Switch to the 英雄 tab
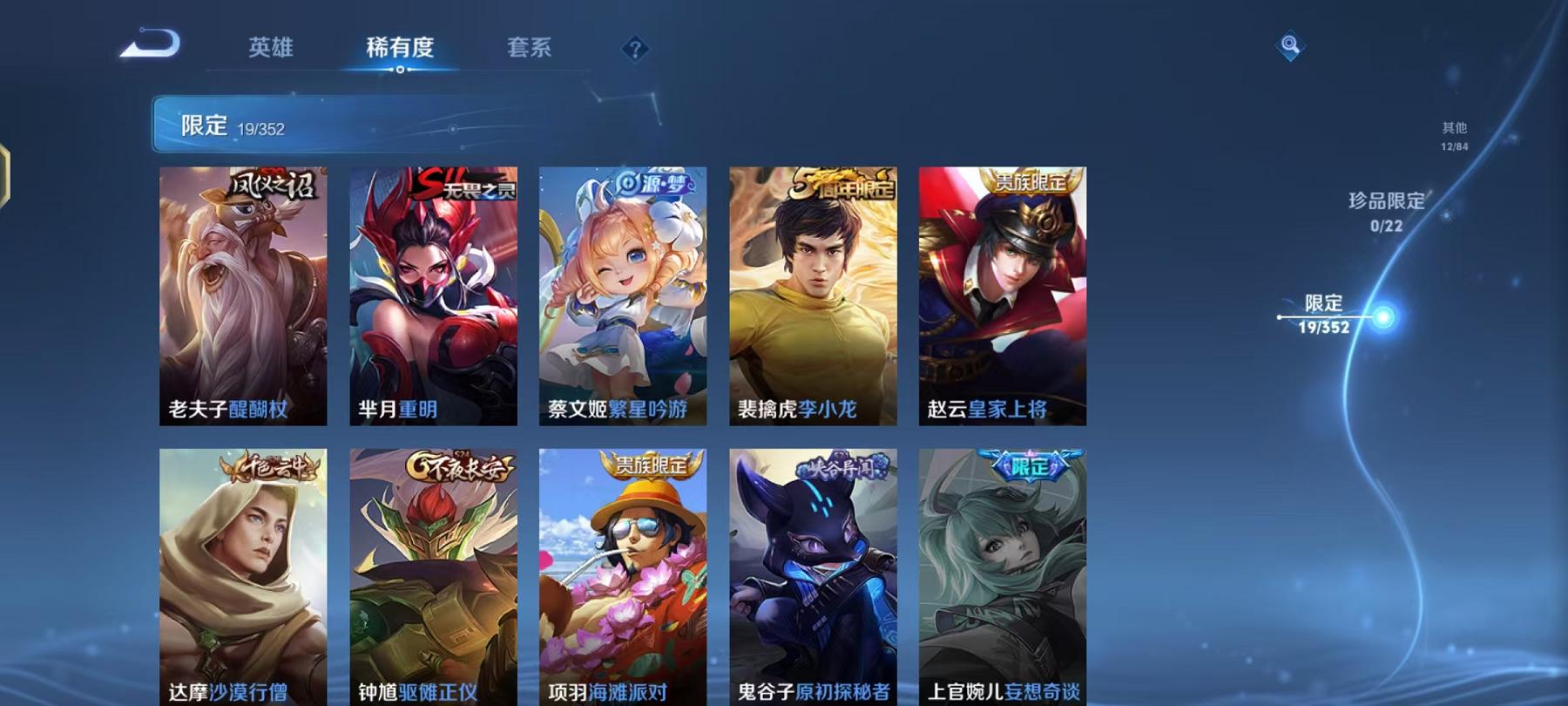The height and width of the screenshot is (706, 1568). pos(271,50)
